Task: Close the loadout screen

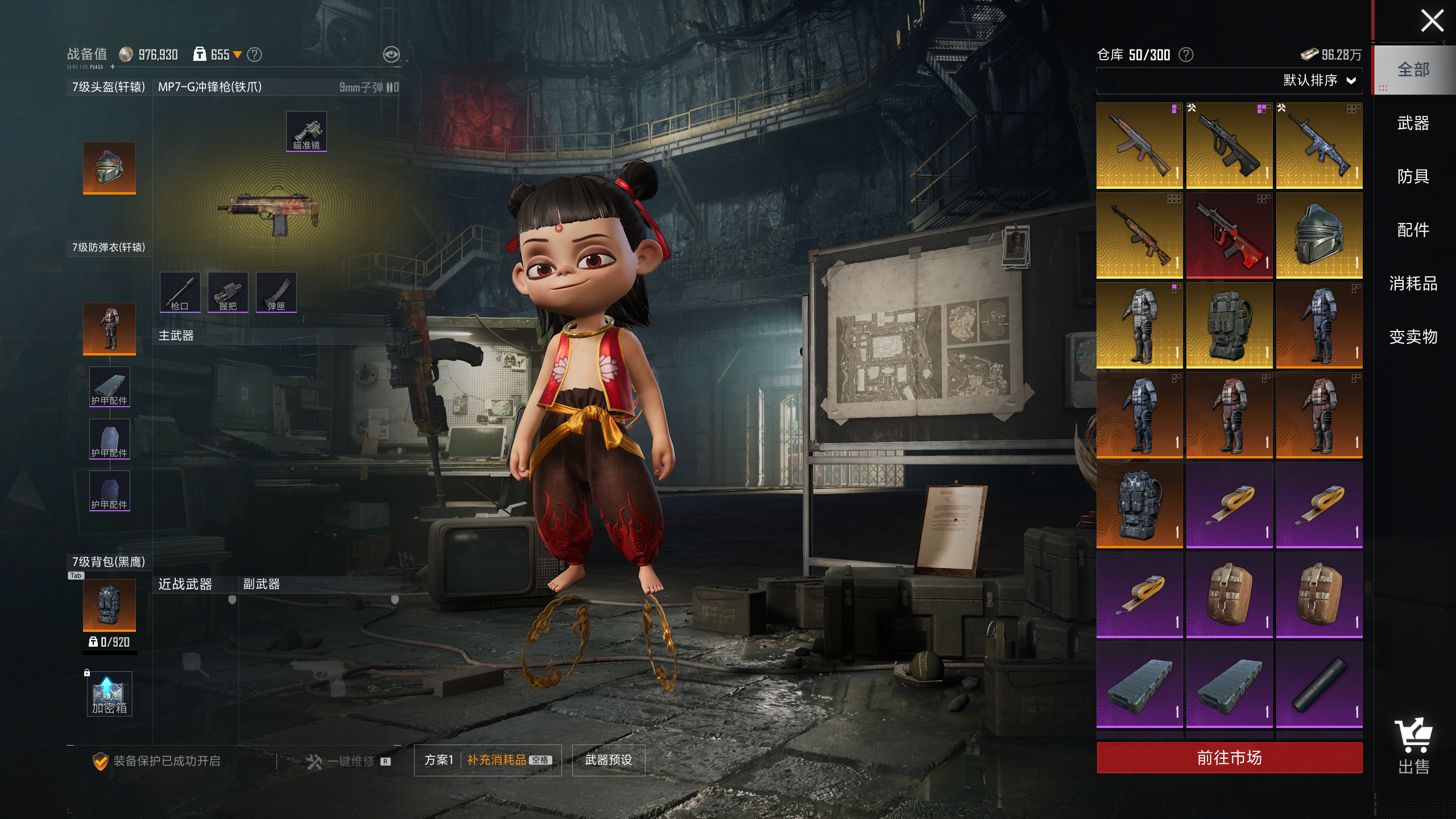Action: click(1432, 22)
